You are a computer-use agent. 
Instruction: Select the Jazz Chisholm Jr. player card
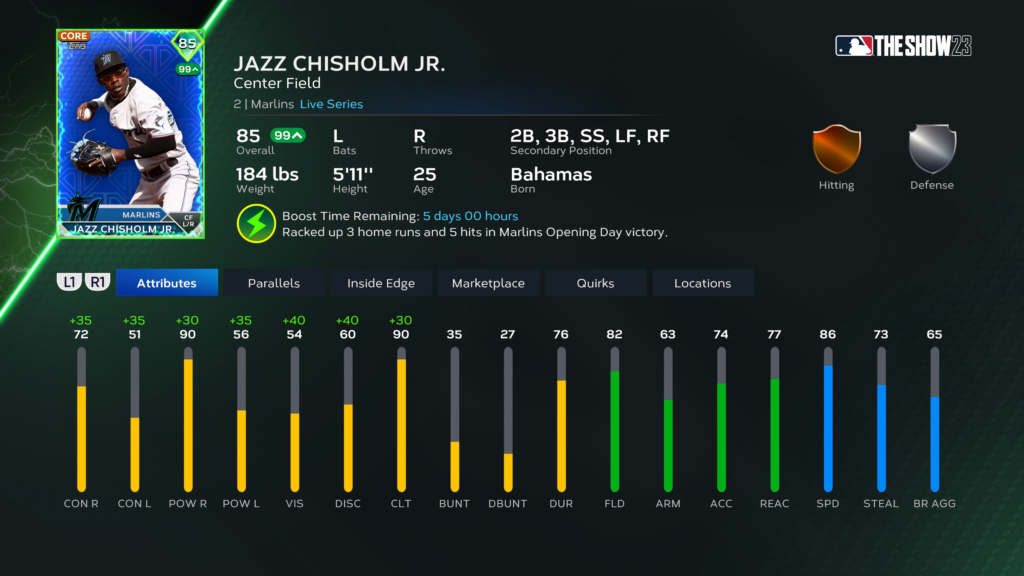click(x=130, y=134)
